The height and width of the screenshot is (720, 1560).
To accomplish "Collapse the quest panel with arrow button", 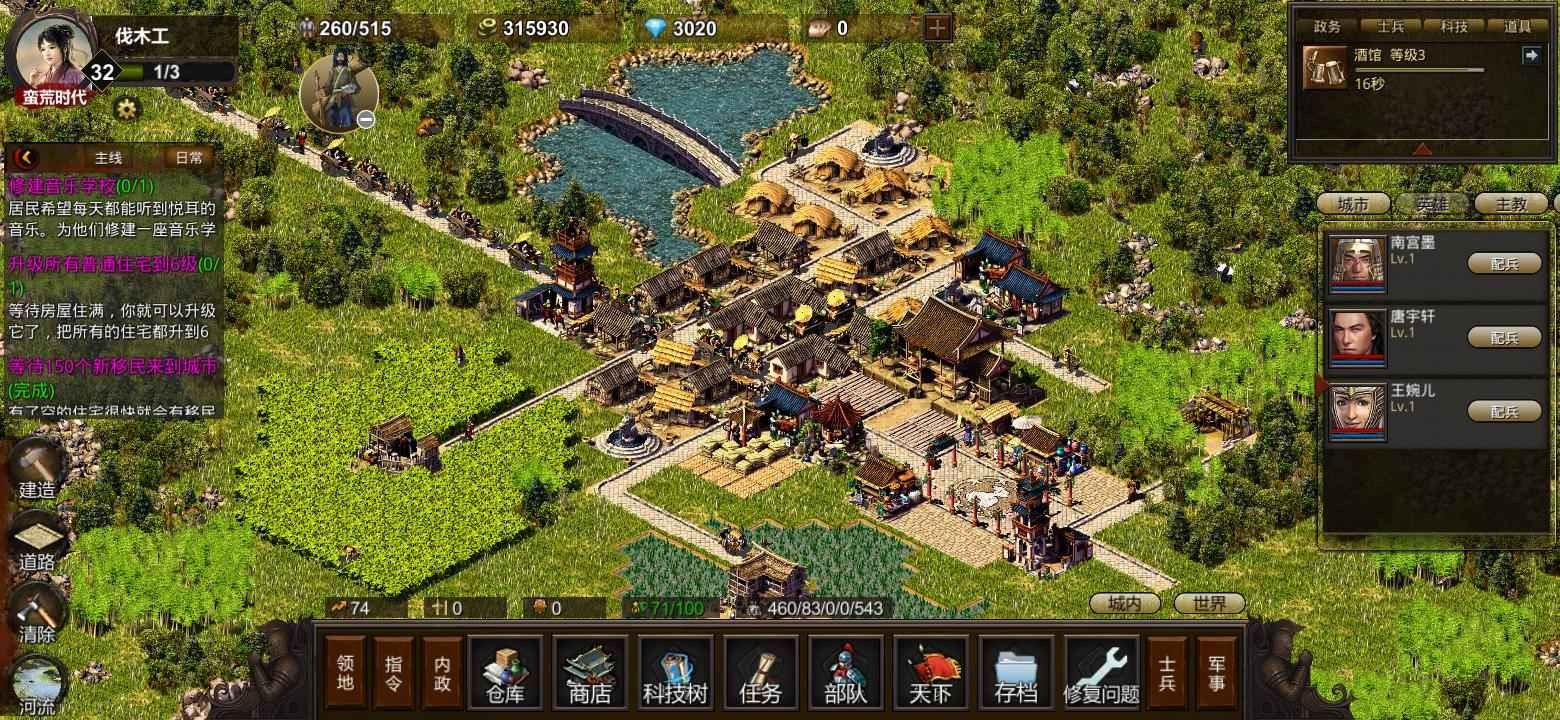I will 26,157.
